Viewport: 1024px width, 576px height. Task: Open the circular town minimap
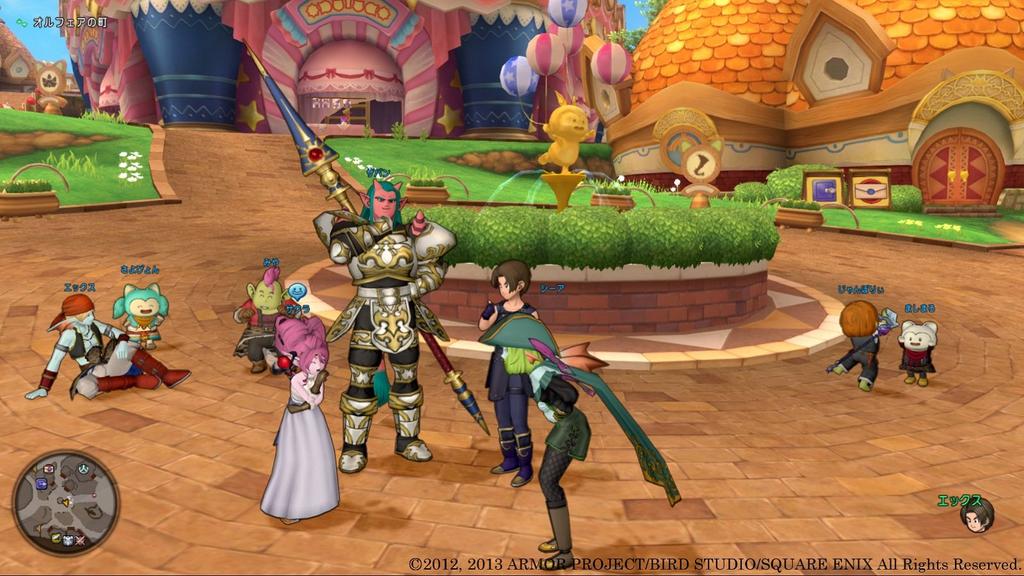(66, 503)
